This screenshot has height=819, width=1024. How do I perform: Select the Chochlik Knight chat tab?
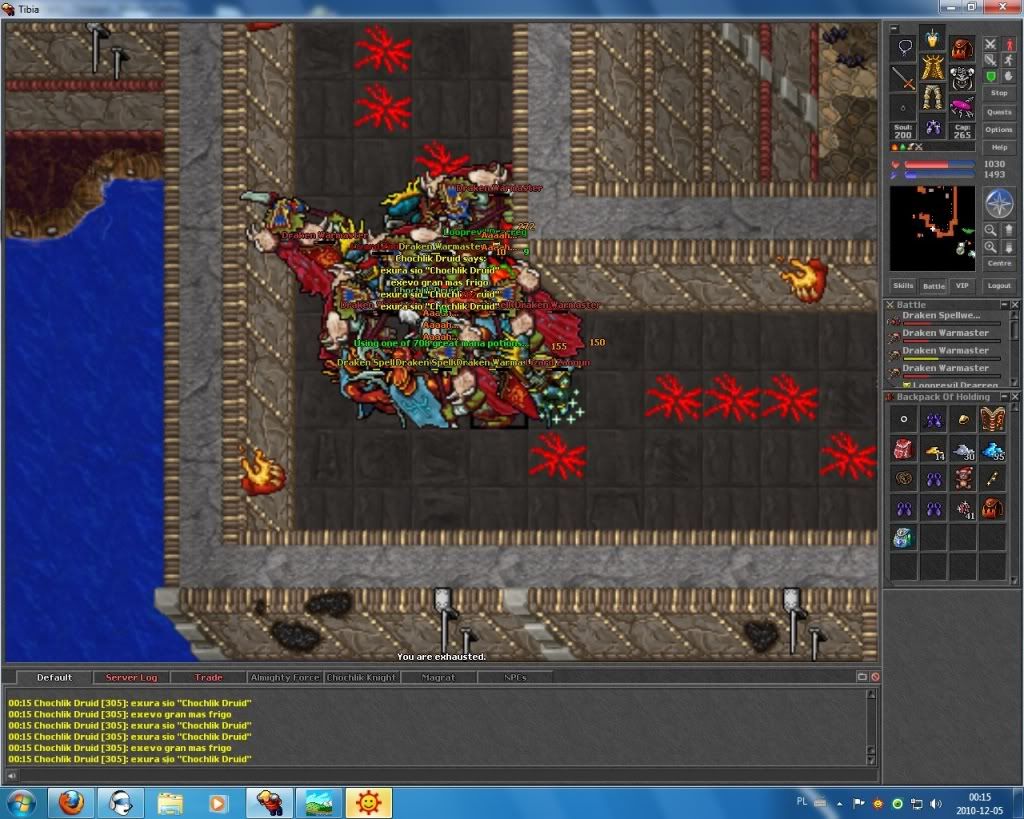coord(361,678)
